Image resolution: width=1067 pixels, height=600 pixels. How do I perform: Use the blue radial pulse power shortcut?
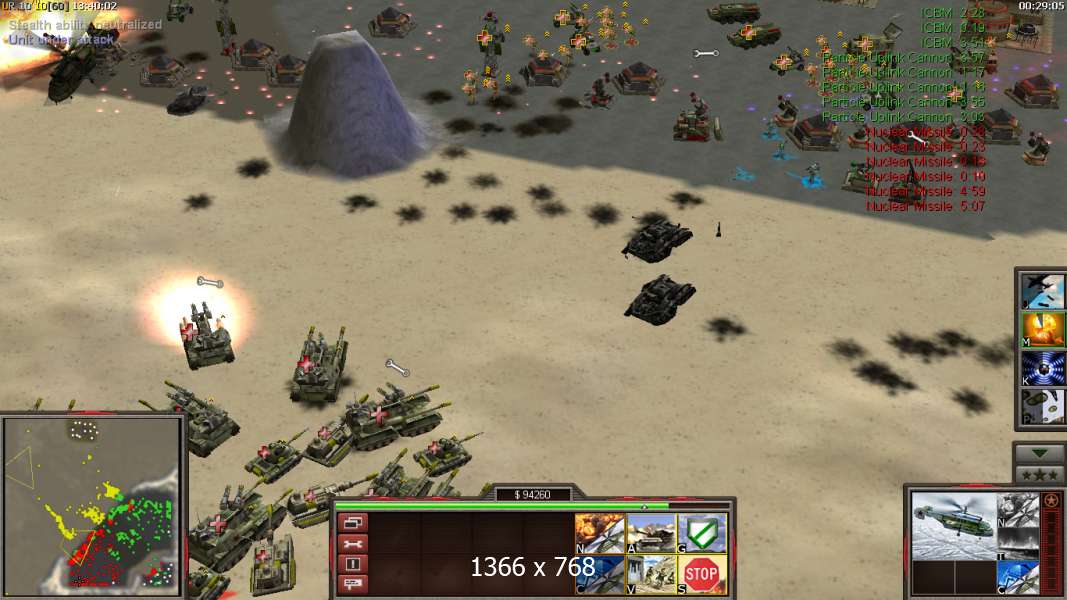click(1042, 368)
